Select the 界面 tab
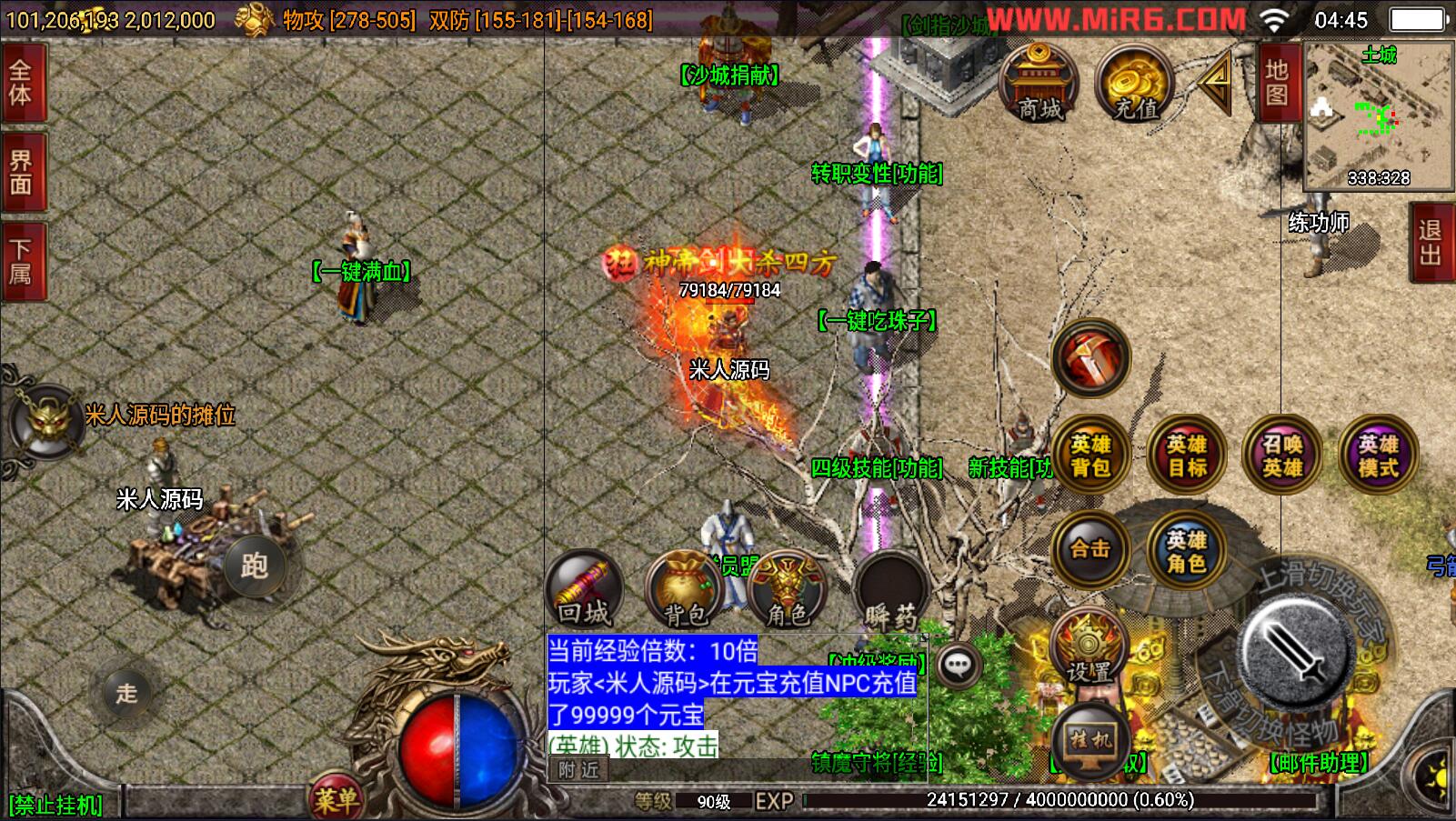This screenshot has height=821, width=1456. pyautogui.click(x=21, y=173)
